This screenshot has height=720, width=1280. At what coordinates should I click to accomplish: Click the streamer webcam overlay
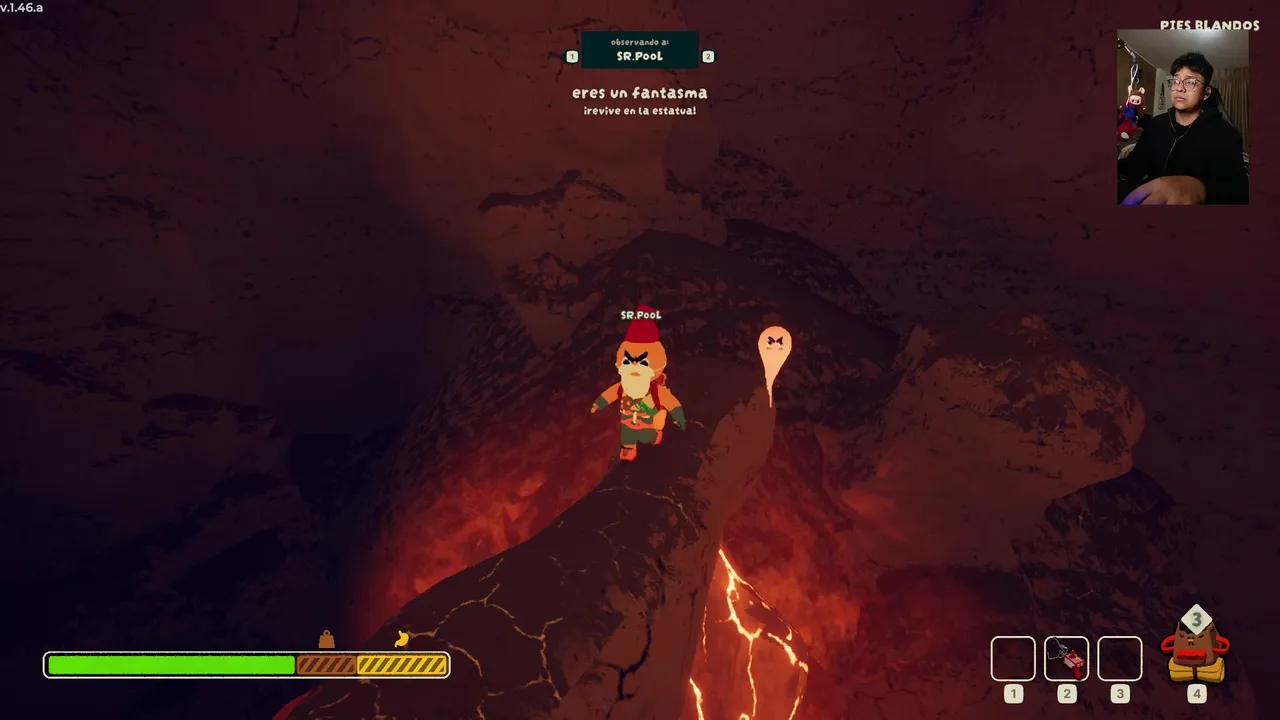[x=1182, y=117]
